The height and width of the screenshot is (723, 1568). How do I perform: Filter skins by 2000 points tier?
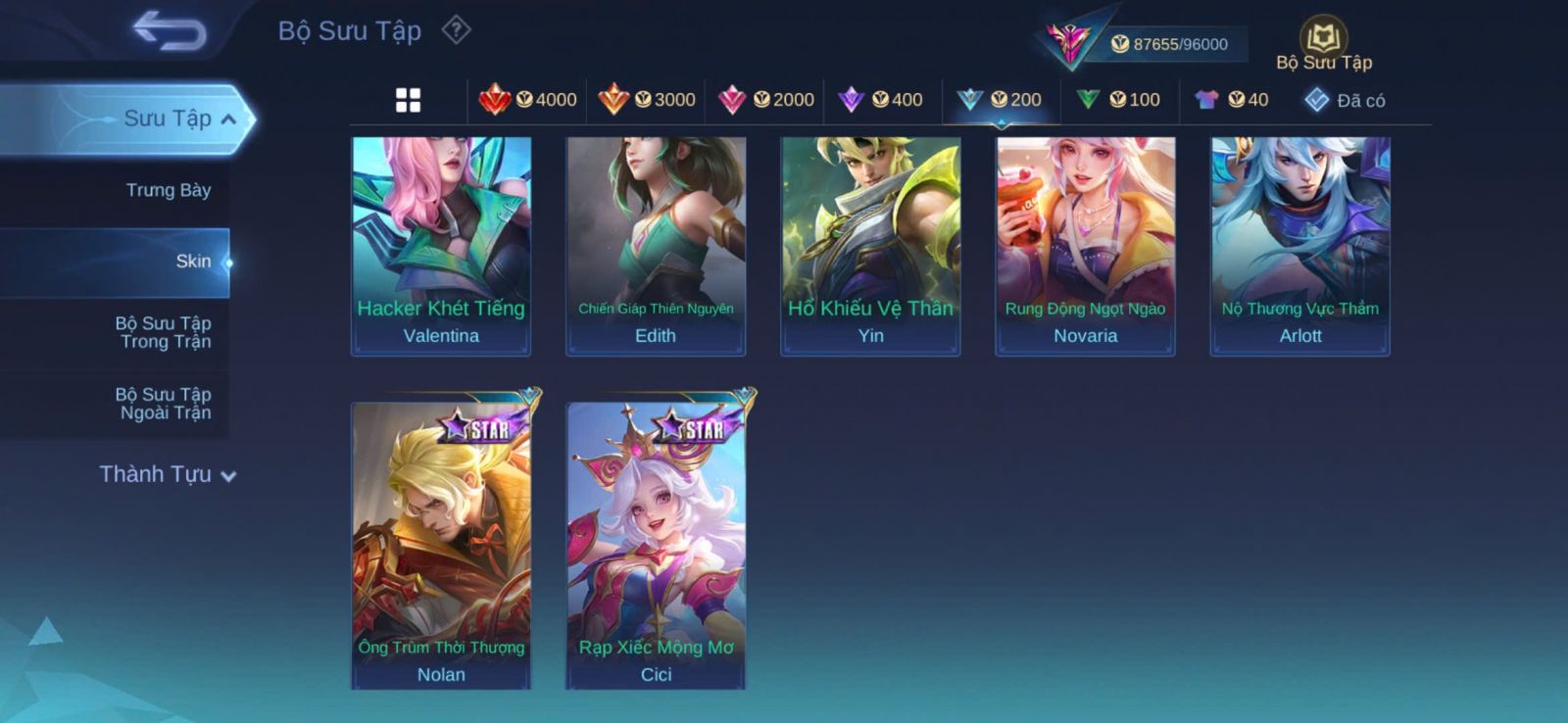[x=766, y=100]
